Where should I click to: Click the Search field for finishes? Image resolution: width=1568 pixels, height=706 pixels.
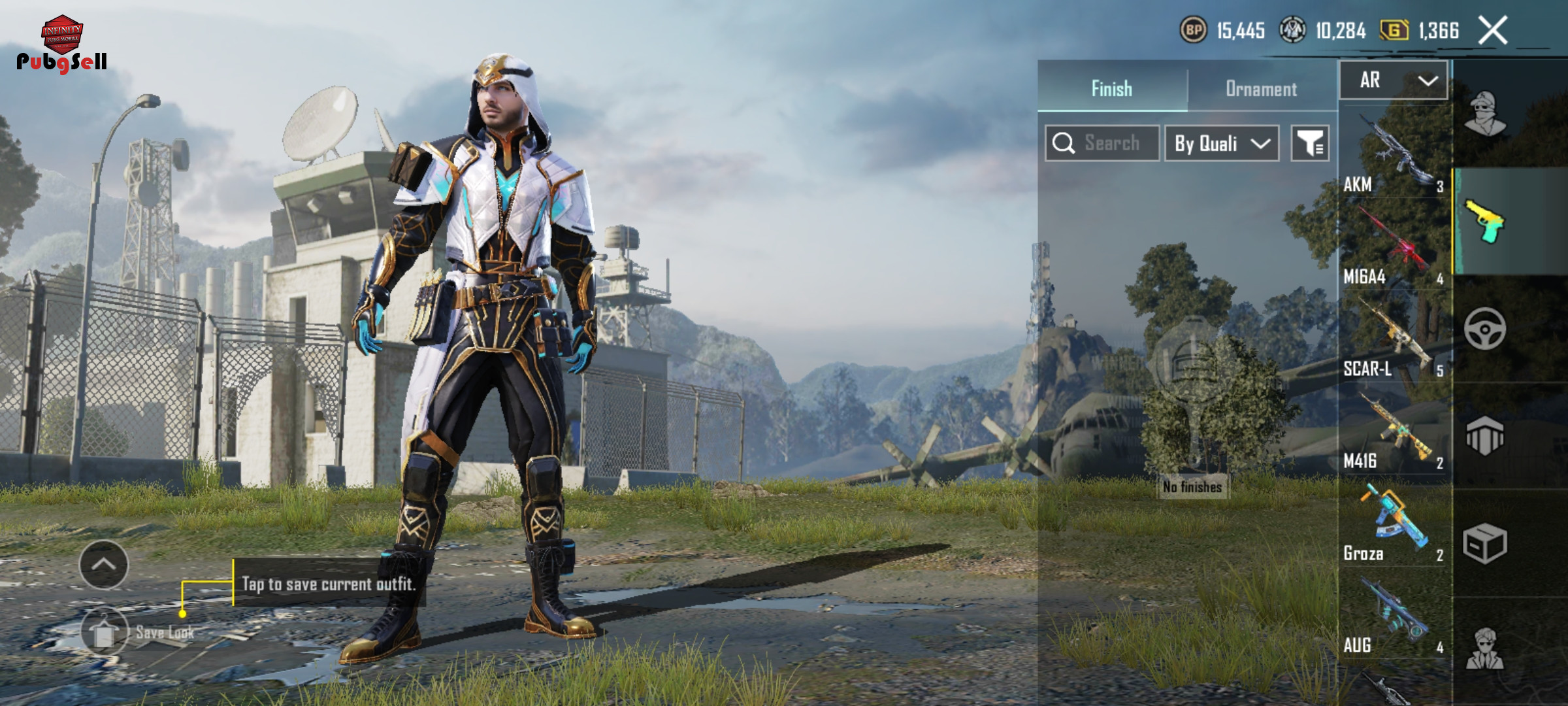(x=1102, y=143)
